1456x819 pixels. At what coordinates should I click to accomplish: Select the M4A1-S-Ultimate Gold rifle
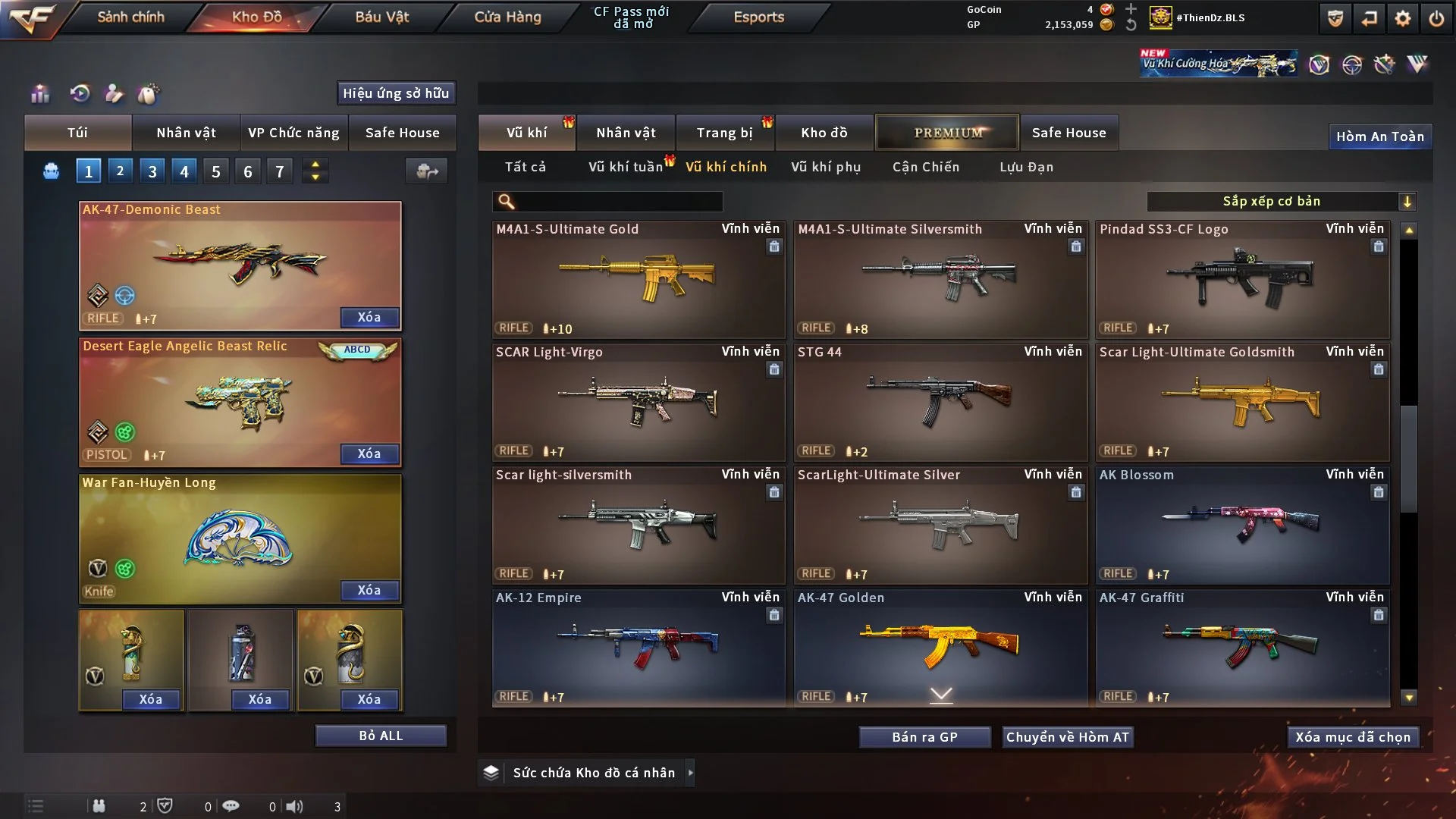(638, 279)
